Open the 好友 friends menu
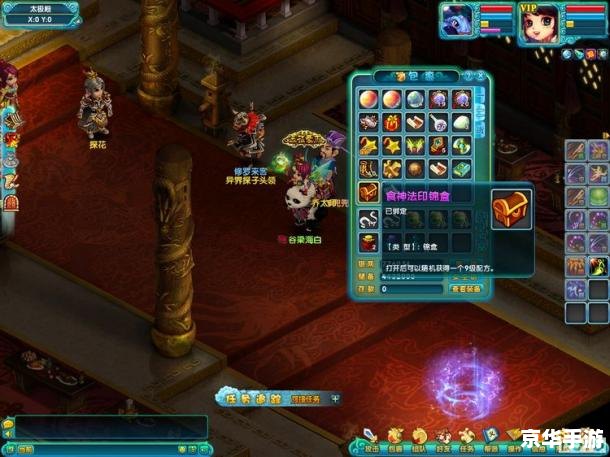The height and width of the screenshot is (457, 610). (444, 436)
